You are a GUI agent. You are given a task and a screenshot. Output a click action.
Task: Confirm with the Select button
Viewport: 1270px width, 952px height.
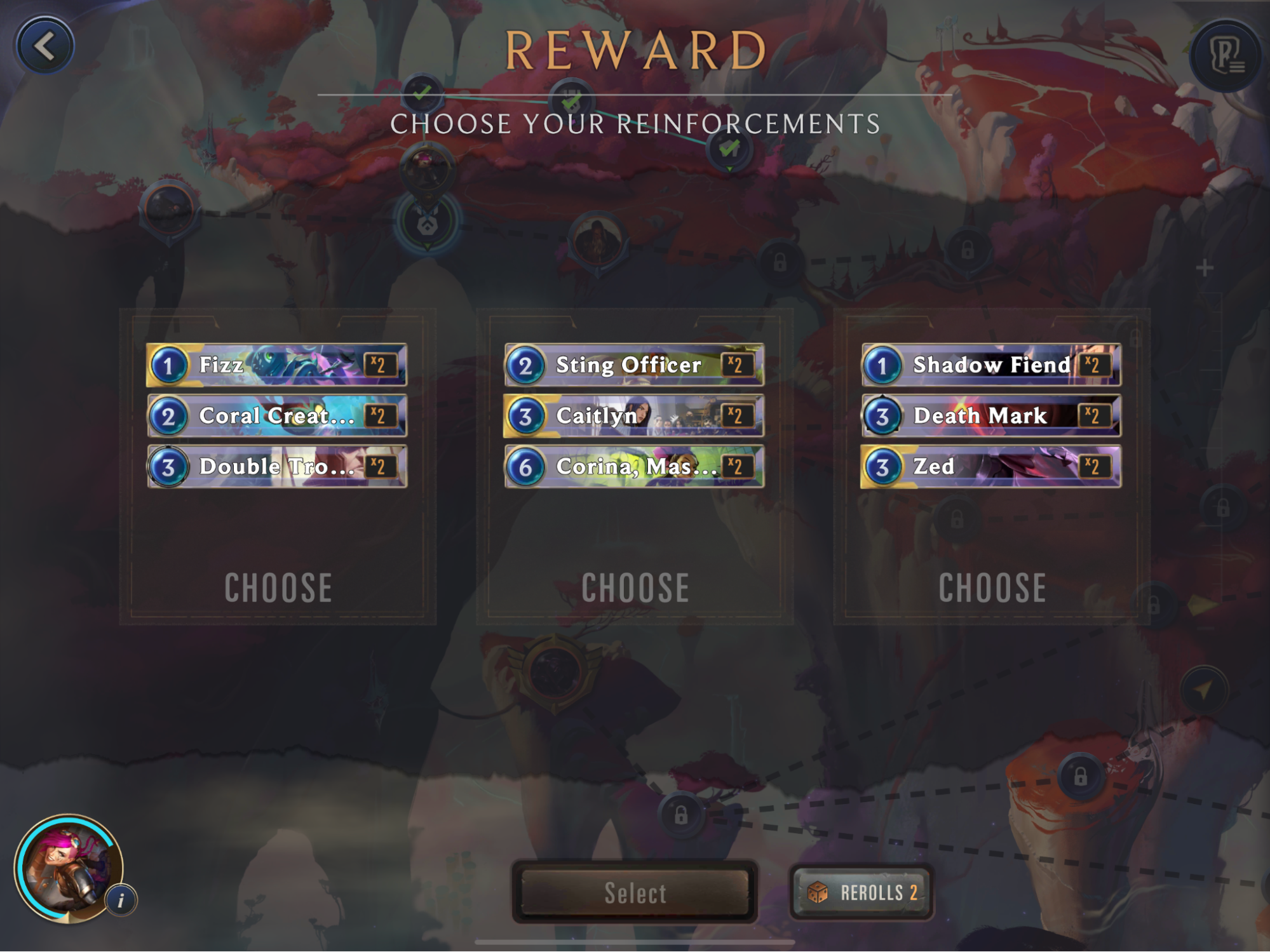(x=635, y=892)
